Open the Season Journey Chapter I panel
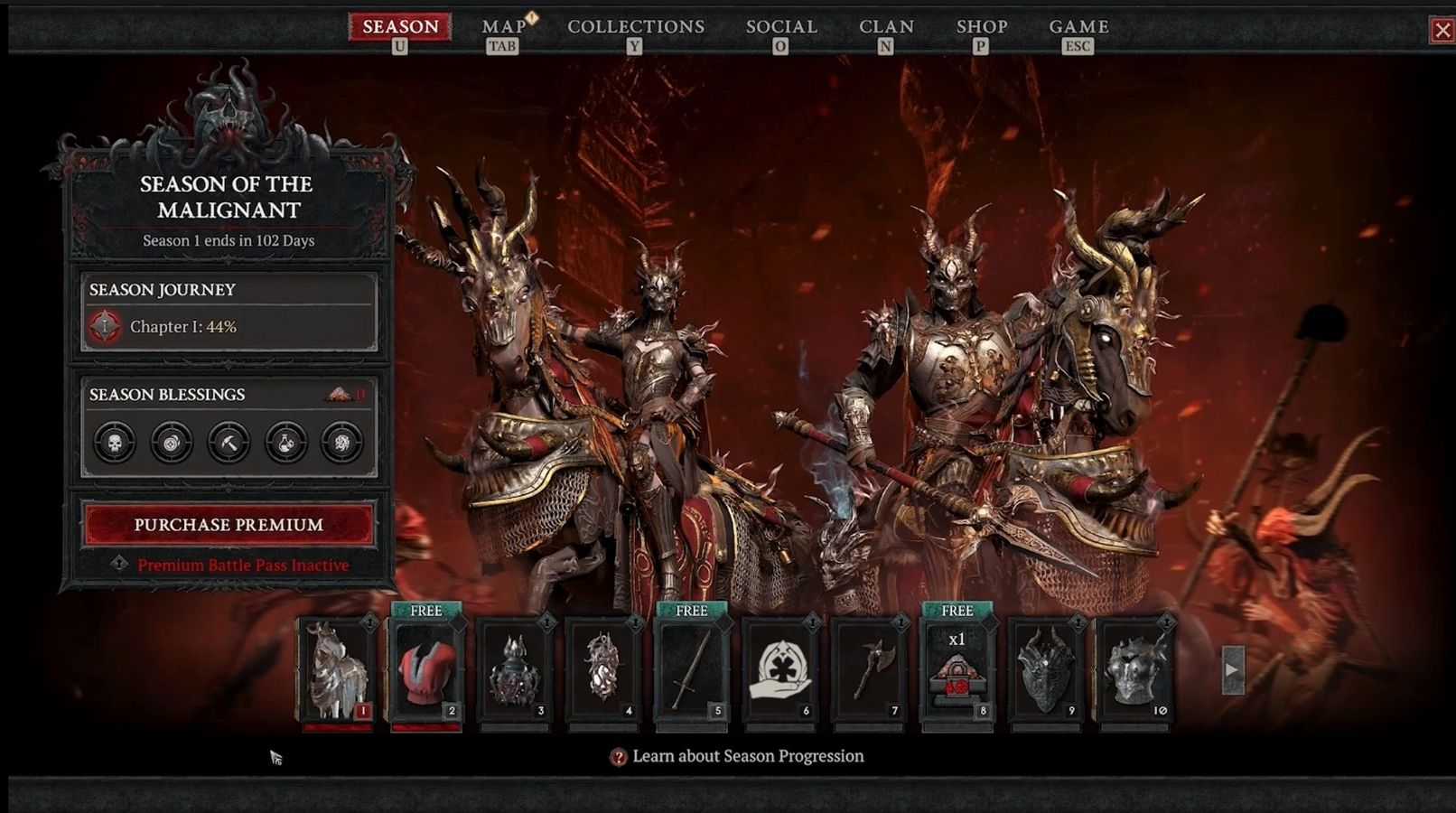The image size is (1456, 813). coord(229,313)
